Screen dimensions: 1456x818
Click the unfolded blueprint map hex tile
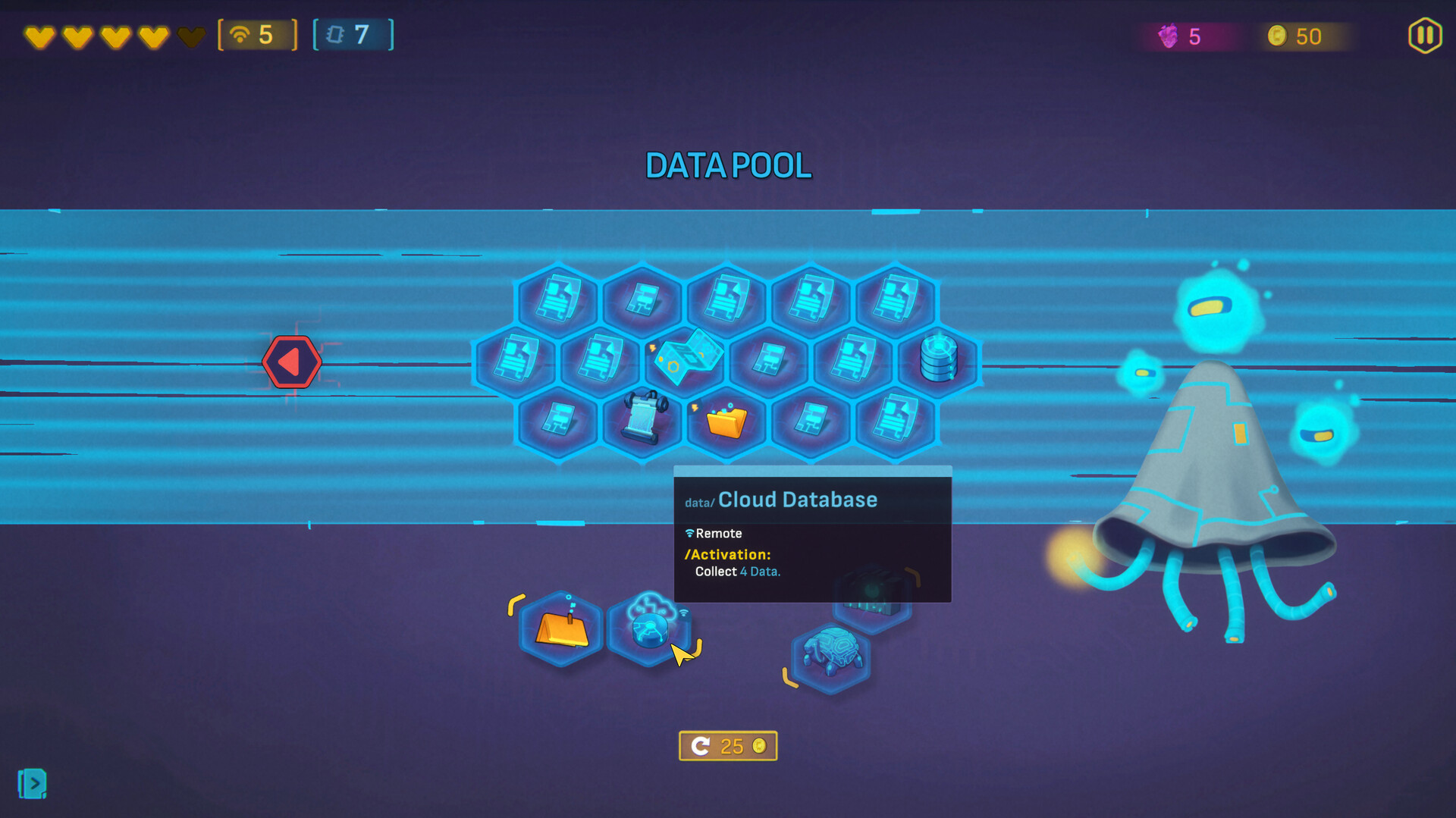686,362
